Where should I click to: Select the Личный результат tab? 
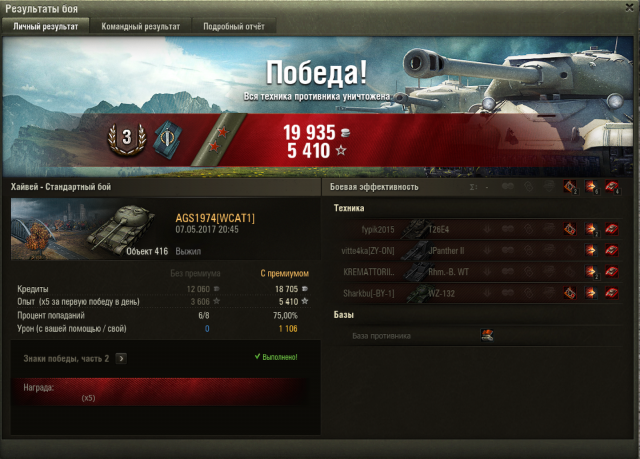tap(45, 26)
